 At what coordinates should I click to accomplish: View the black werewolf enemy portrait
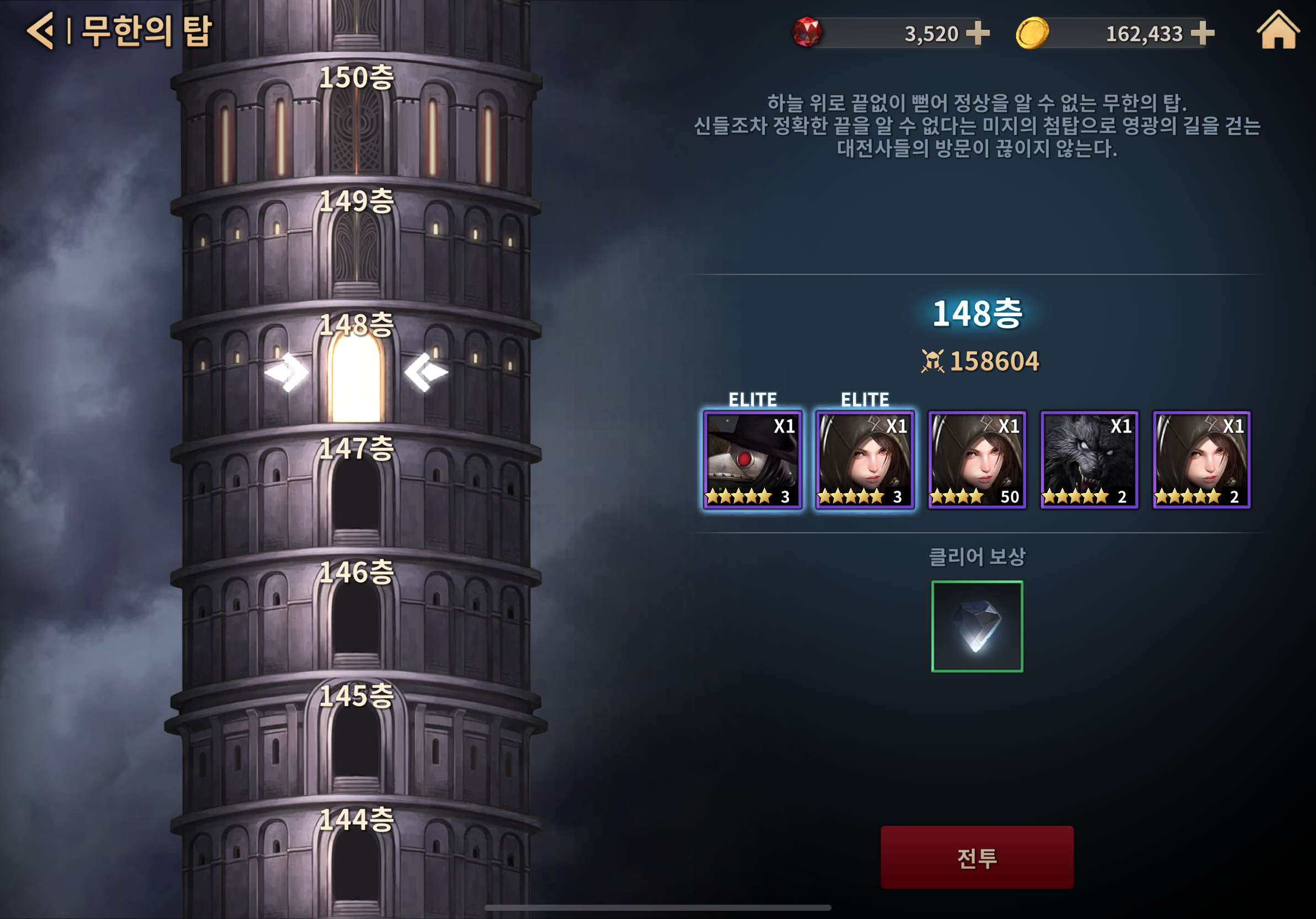pos(1089,459)
